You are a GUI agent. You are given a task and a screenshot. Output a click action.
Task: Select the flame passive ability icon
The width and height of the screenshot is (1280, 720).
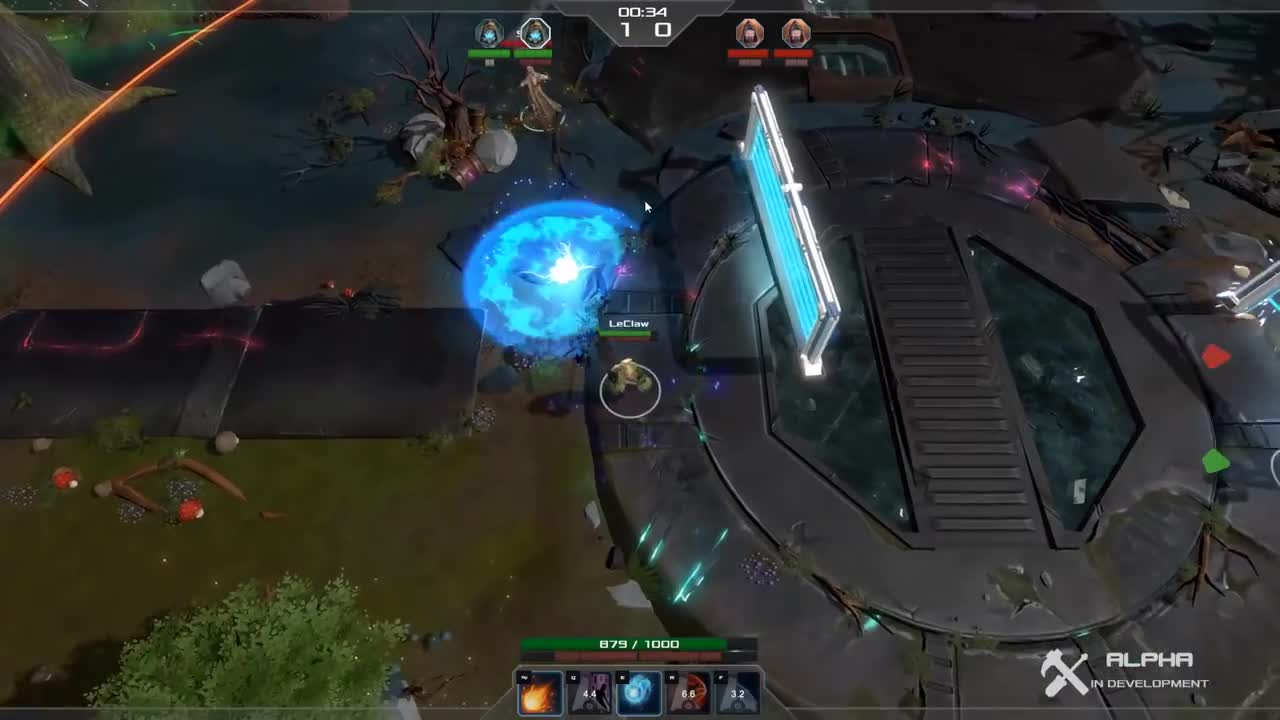(540, 693)
